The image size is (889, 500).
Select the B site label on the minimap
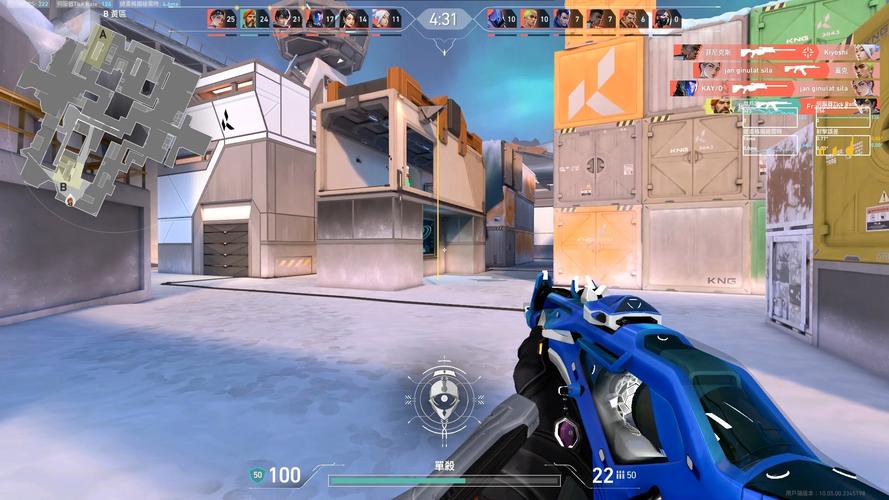pos(64,185)
